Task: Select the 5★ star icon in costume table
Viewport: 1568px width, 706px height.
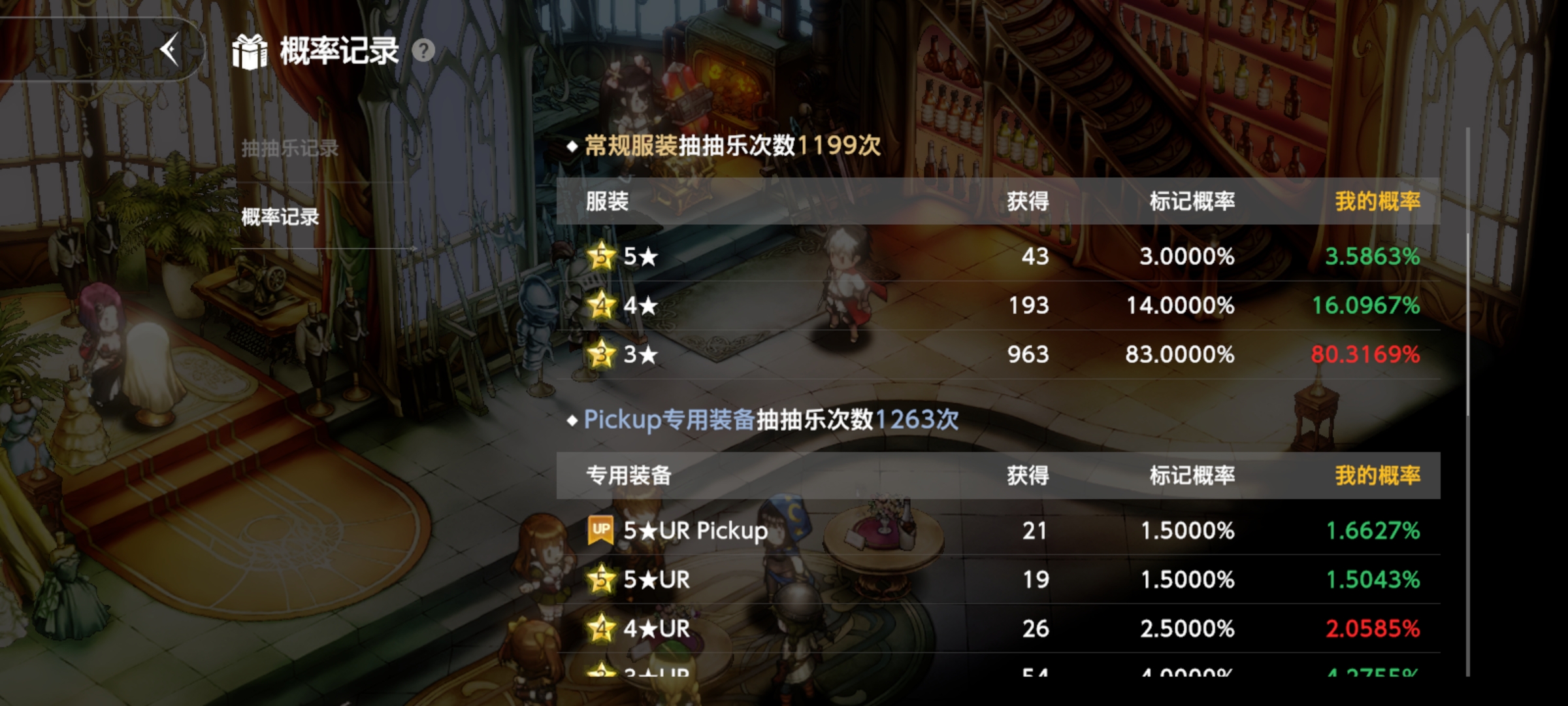Action: point(602,257)
